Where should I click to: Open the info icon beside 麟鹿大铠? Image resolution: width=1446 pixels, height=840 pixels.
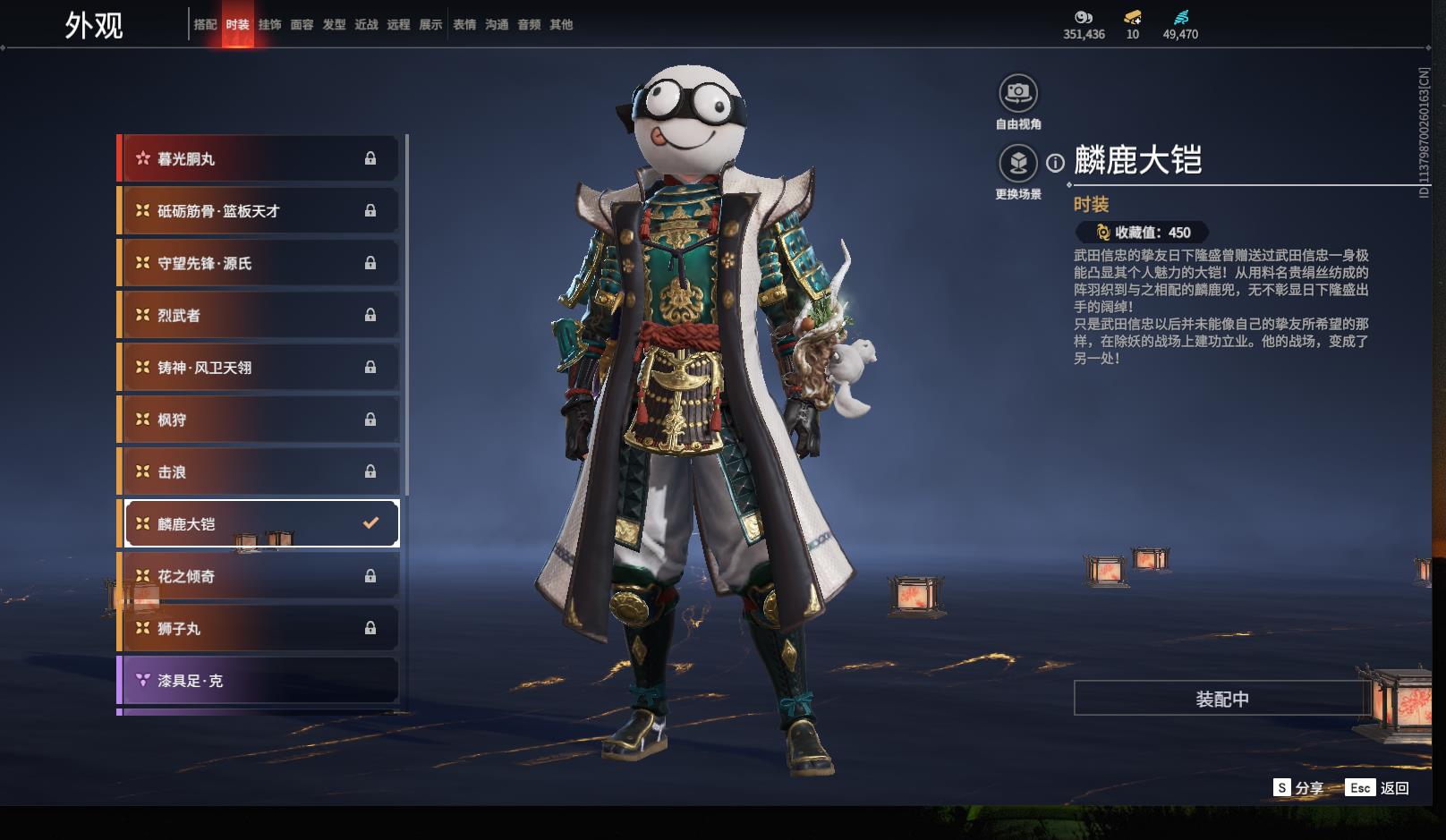pyautogui.click(x=1056, y=163)
